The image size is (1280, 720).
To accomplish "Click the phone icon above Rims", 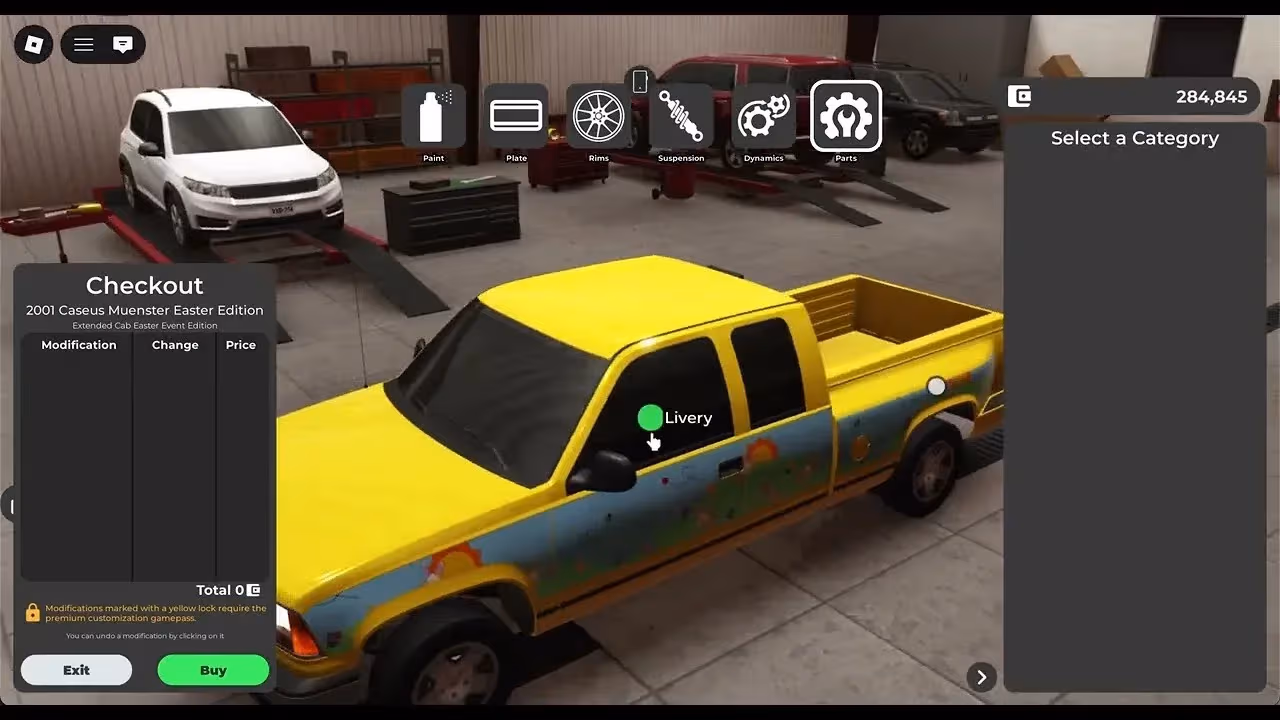I will (x=640, y=80).
